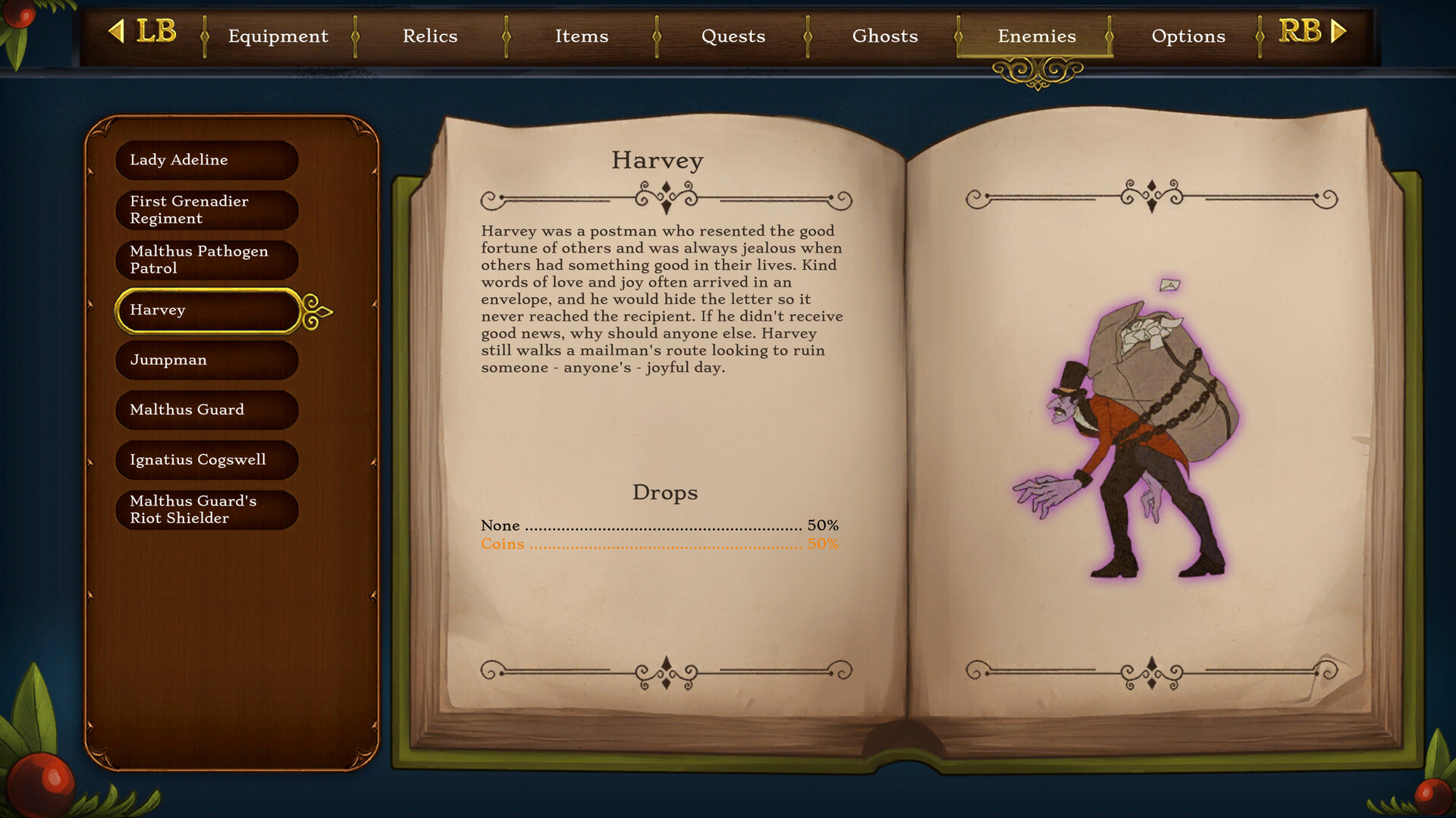Image resolution: width=1456 pixels, height=818 pixels.
Task: Select the Coins drop entry
Action: click(658, 544)
